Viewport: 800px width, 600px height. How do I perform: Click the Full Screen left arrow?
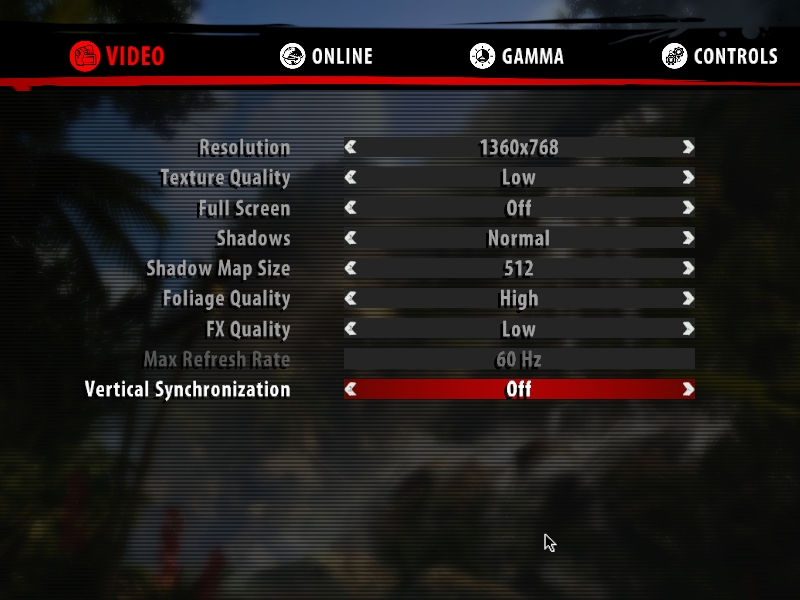point(351,209)
